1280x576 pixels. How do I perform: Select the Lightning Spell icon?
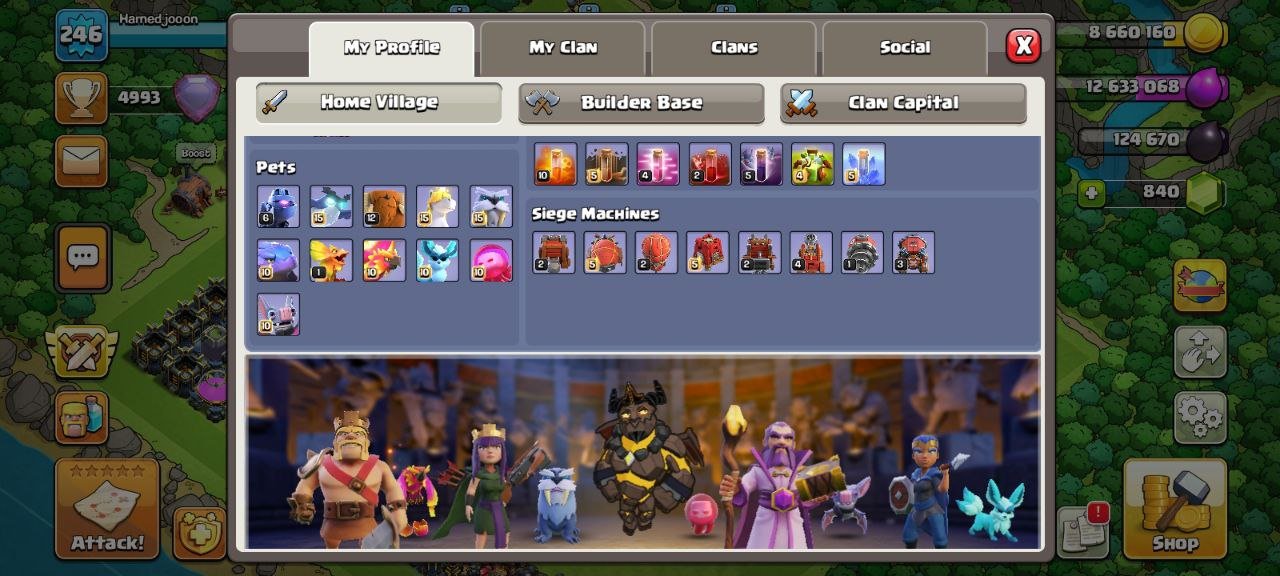tap(760, 165)
